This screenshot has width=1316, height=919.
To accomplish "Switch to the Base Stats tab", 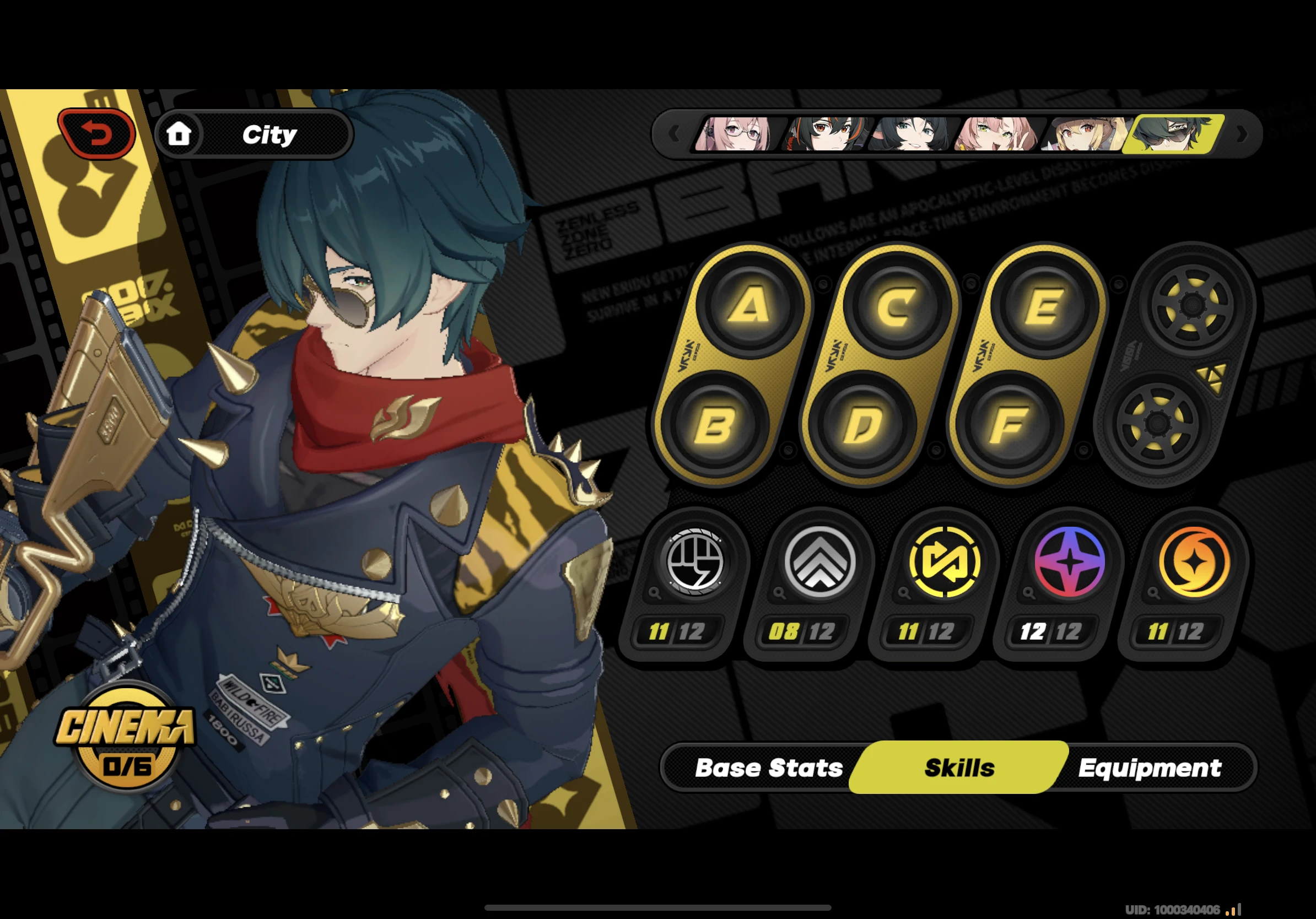I will (x=768, y=767).
